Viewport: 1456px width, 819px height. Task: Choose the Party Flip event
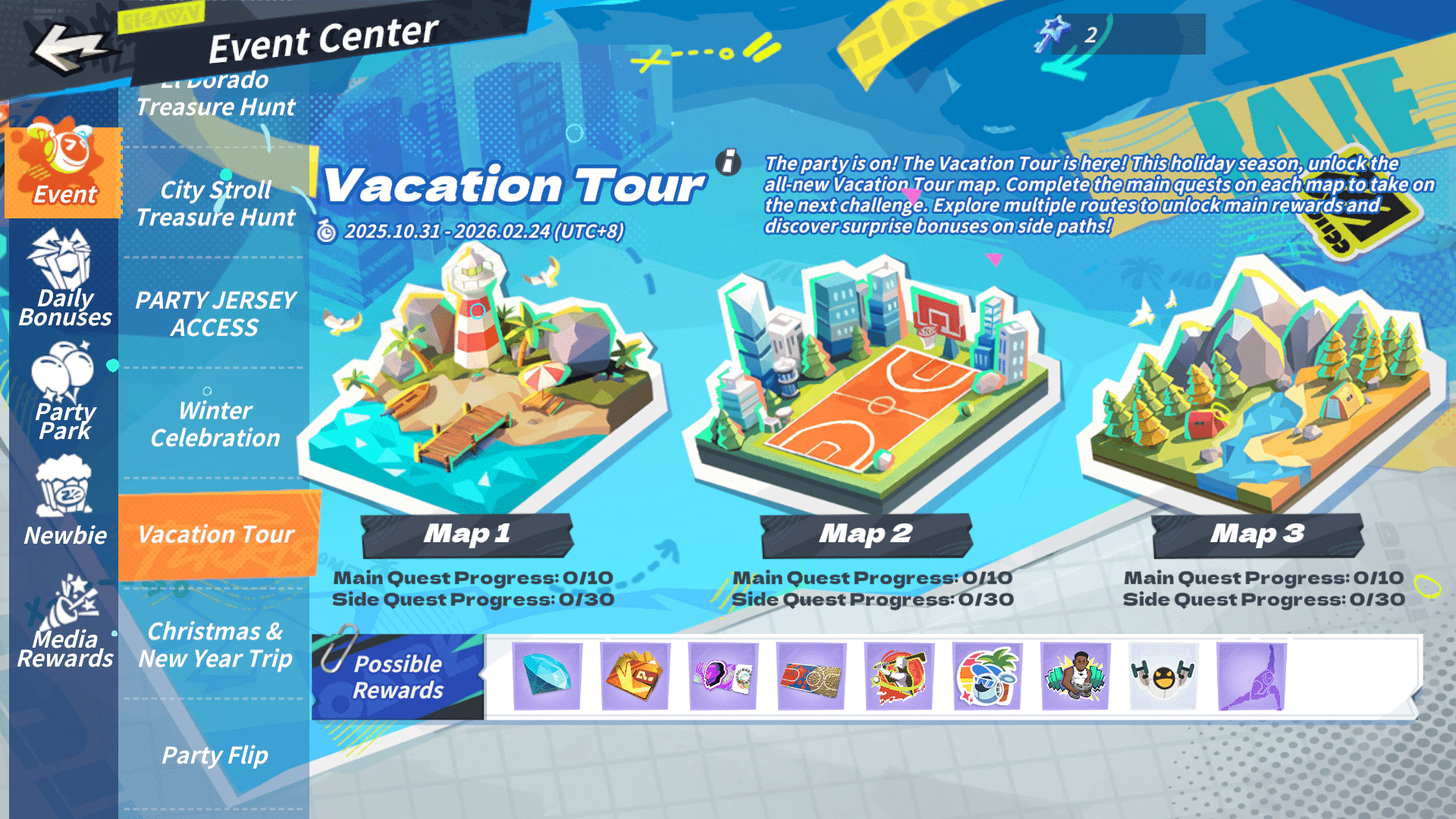(215, 755)
